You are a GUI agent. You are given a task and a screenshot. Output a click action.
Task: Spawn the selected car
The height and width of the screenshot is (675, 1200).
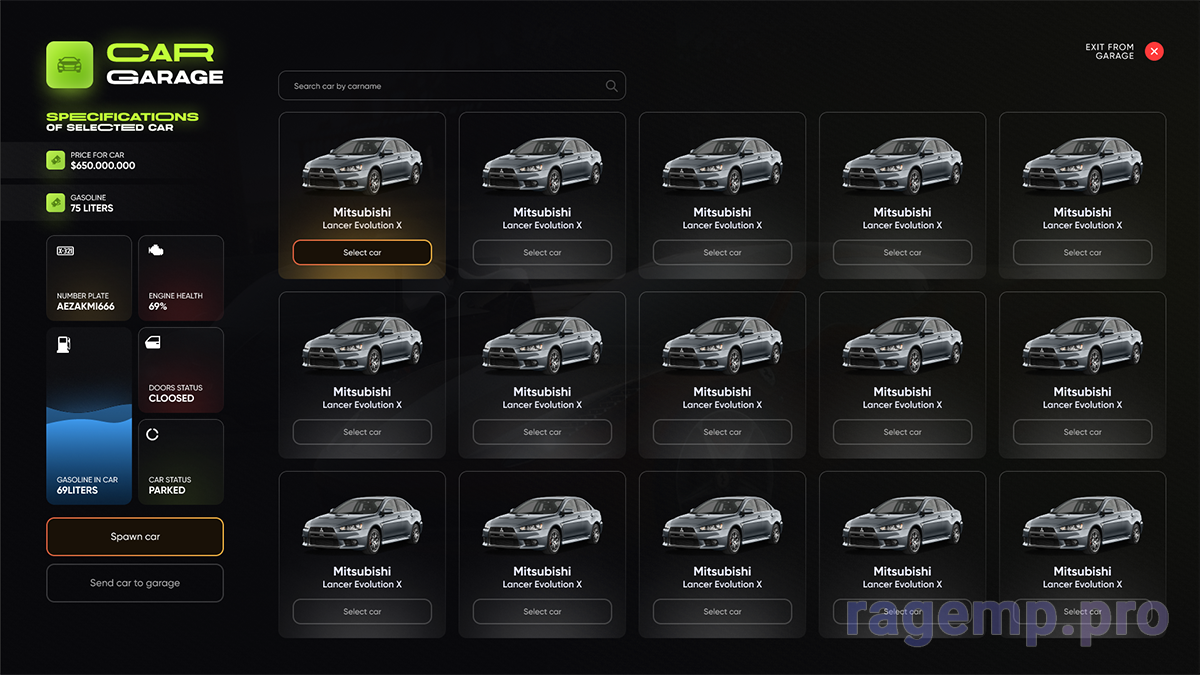135,537
